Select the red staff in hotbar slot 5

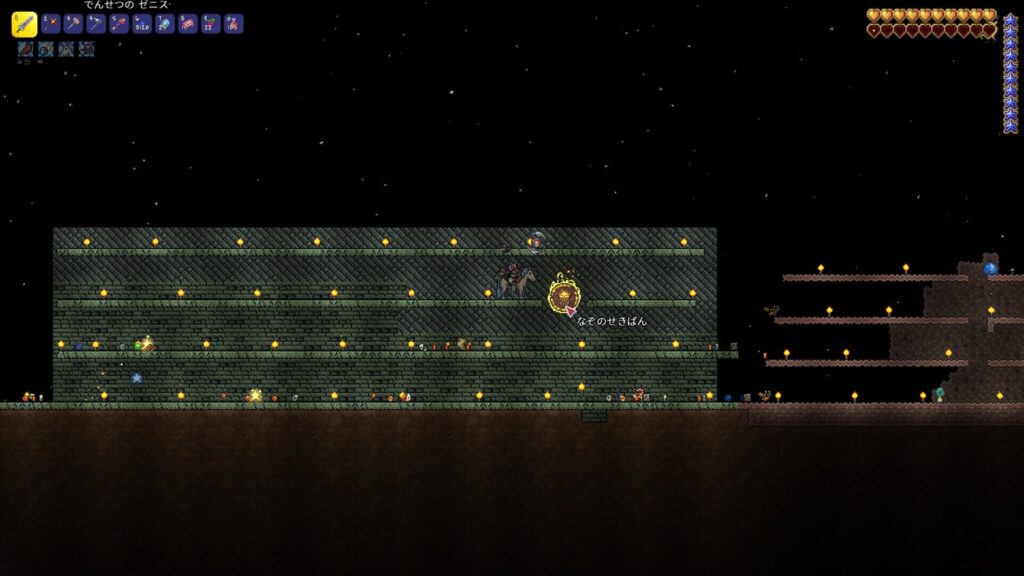click(x=120, y=24)
